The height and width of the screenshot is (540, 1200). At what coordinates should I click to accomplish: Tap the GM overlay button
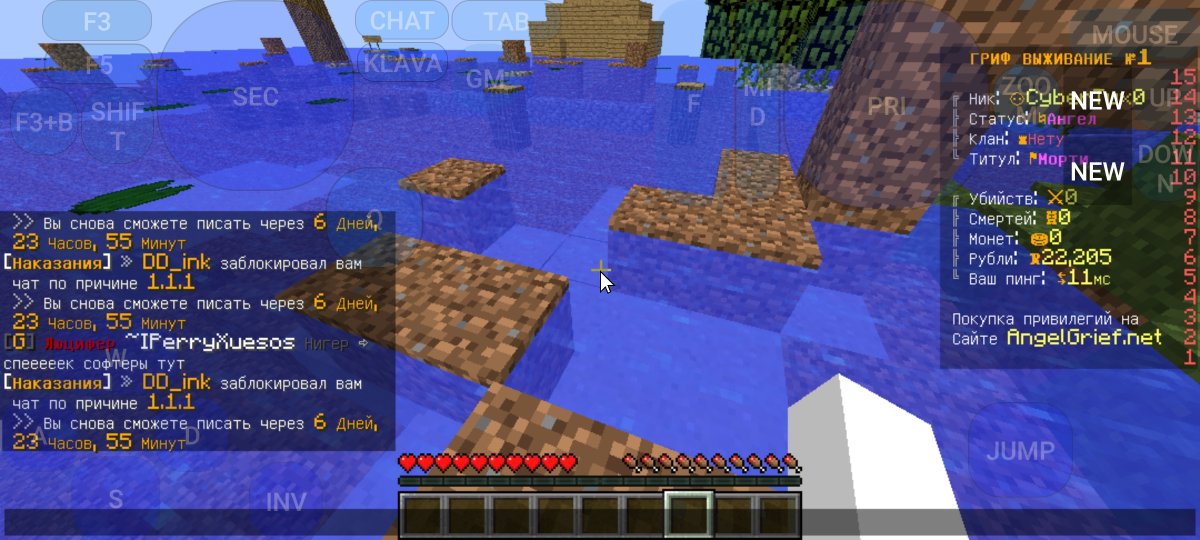pos(487,78)
